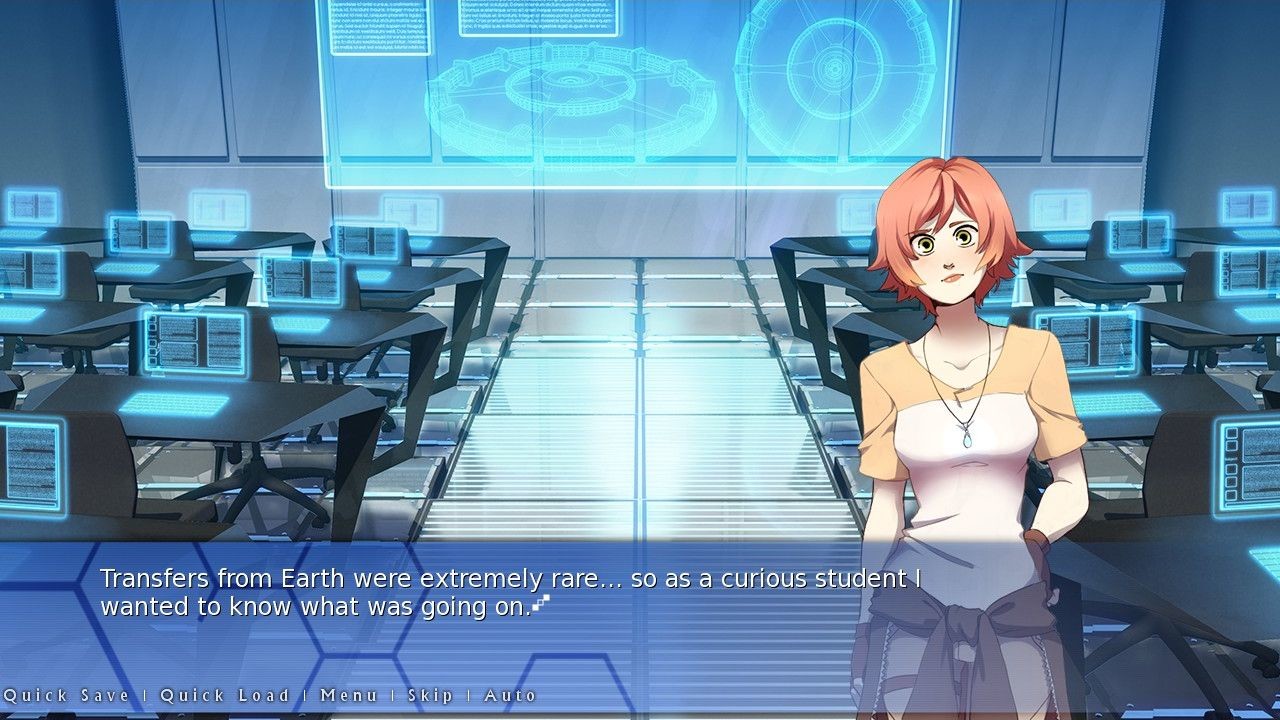Click the Quick Save button
Screen dimensions: 1280x720
pos(66,695)
